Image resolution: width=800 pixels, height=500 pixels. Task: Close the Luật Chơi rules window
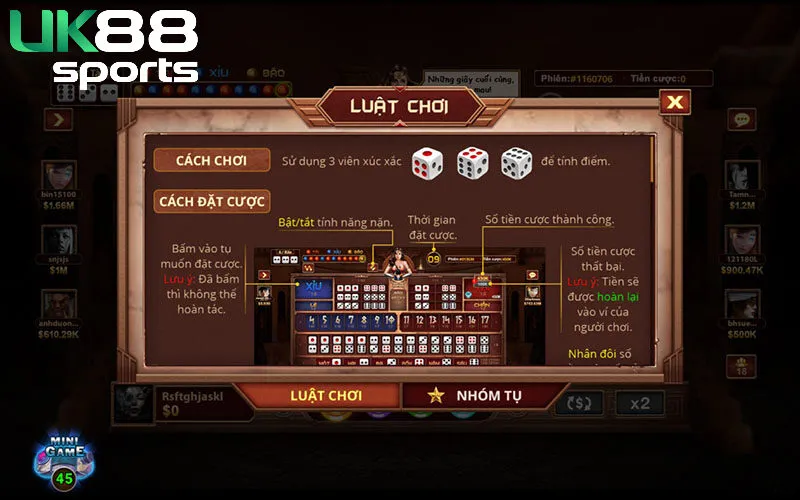[x=676, y=102]
